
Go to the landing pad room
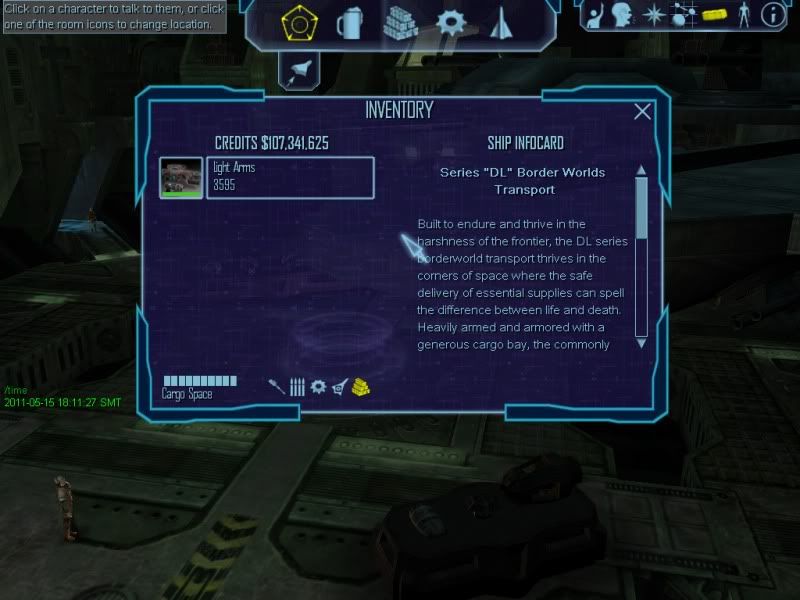297,22
